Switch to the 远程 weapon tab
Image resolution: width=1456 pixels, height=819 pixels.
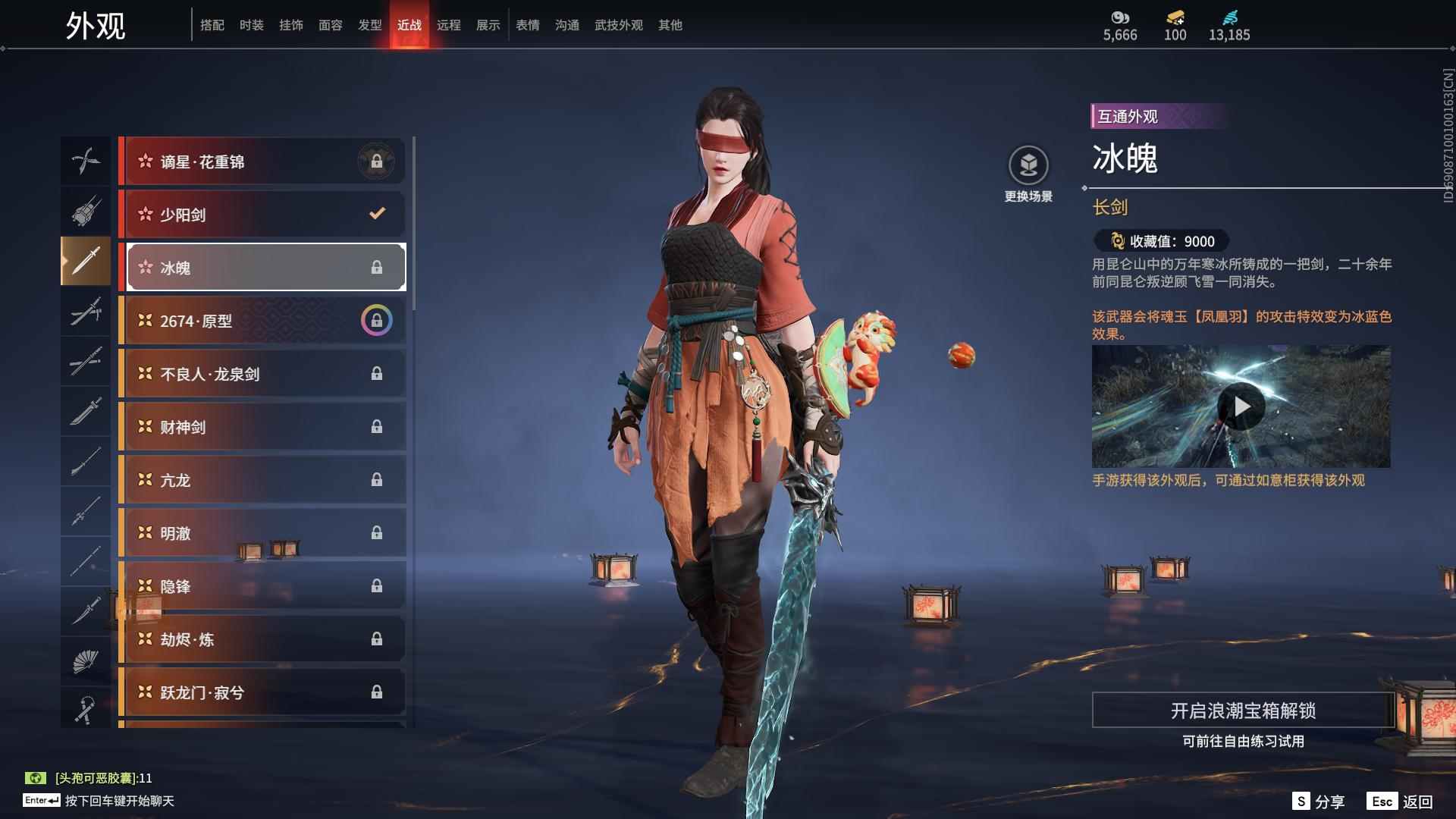pos(448,25)
